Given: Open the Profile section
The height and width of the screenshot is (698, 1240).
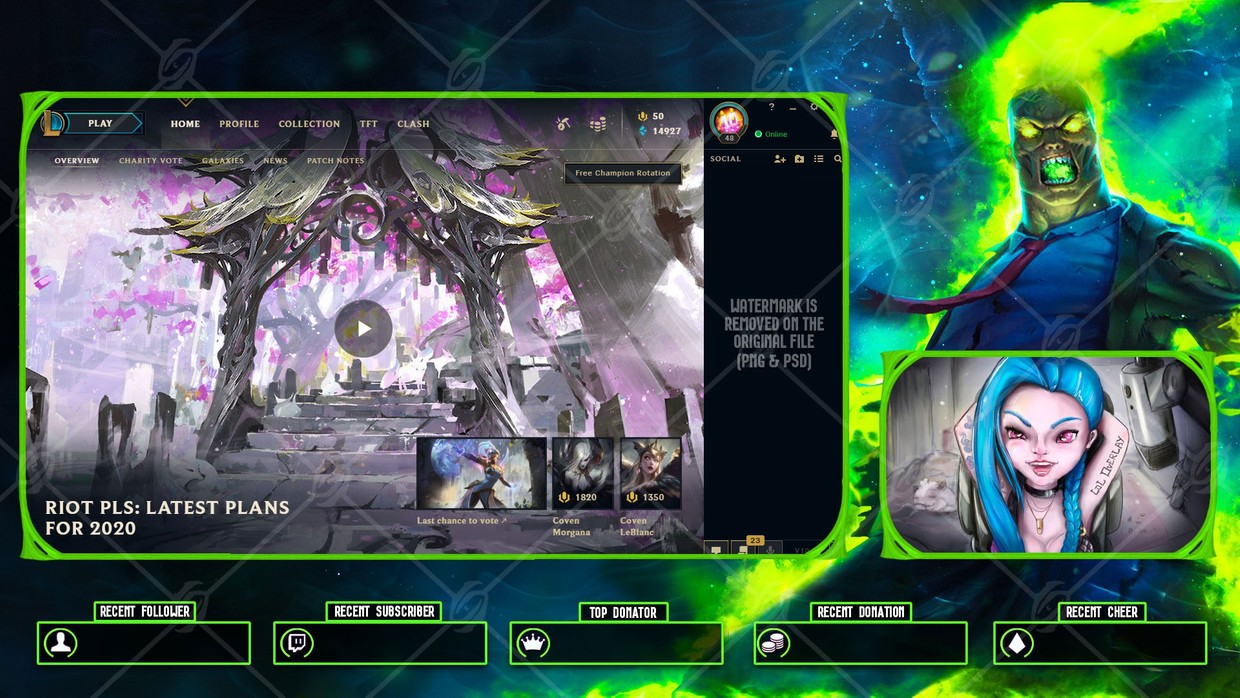Looking at the screenshot, I should 239,124.
